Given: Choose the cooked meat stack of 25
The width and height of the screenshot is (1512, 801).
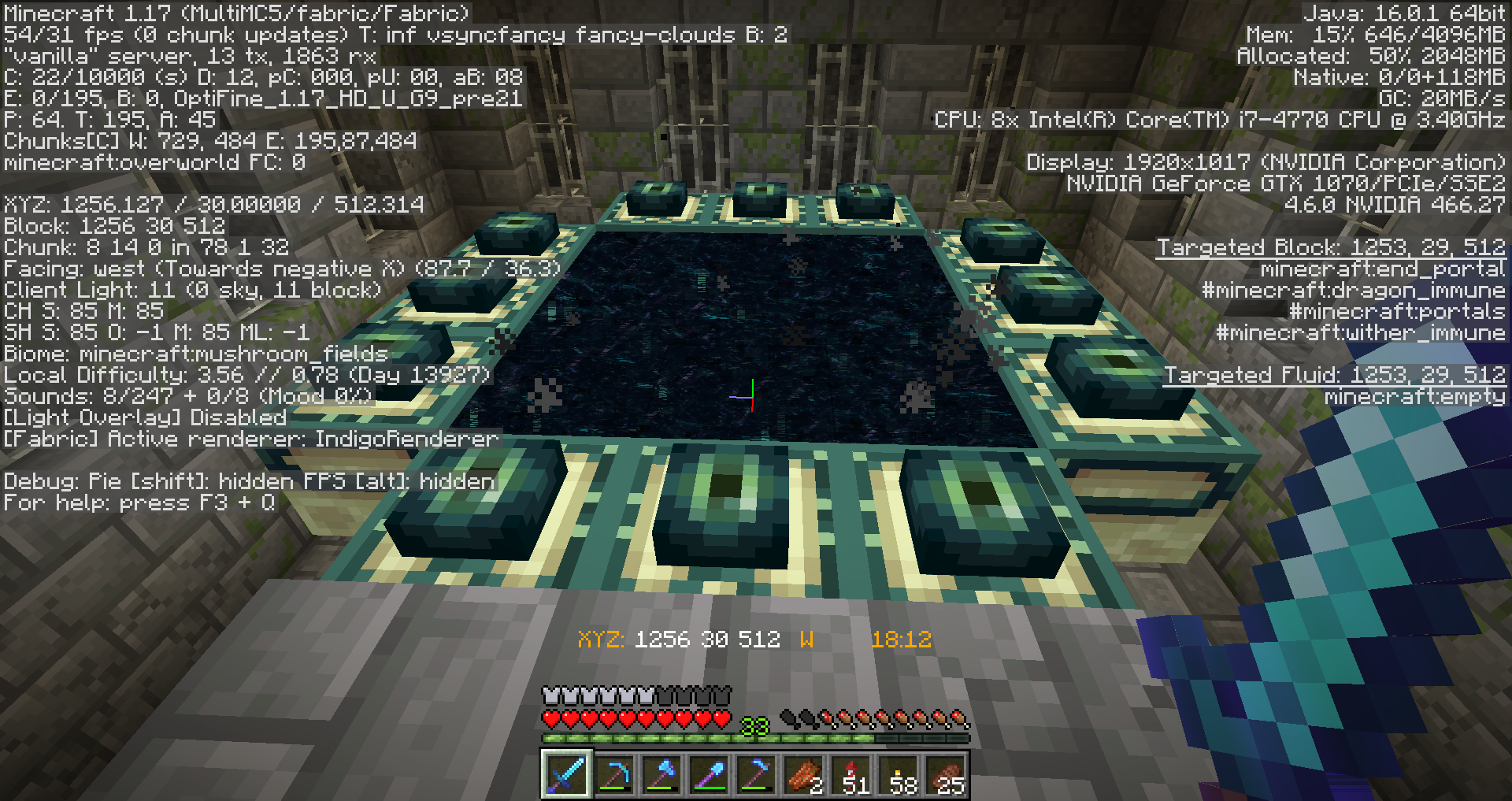Looking at the screenshot, I should tap(946, 774).
